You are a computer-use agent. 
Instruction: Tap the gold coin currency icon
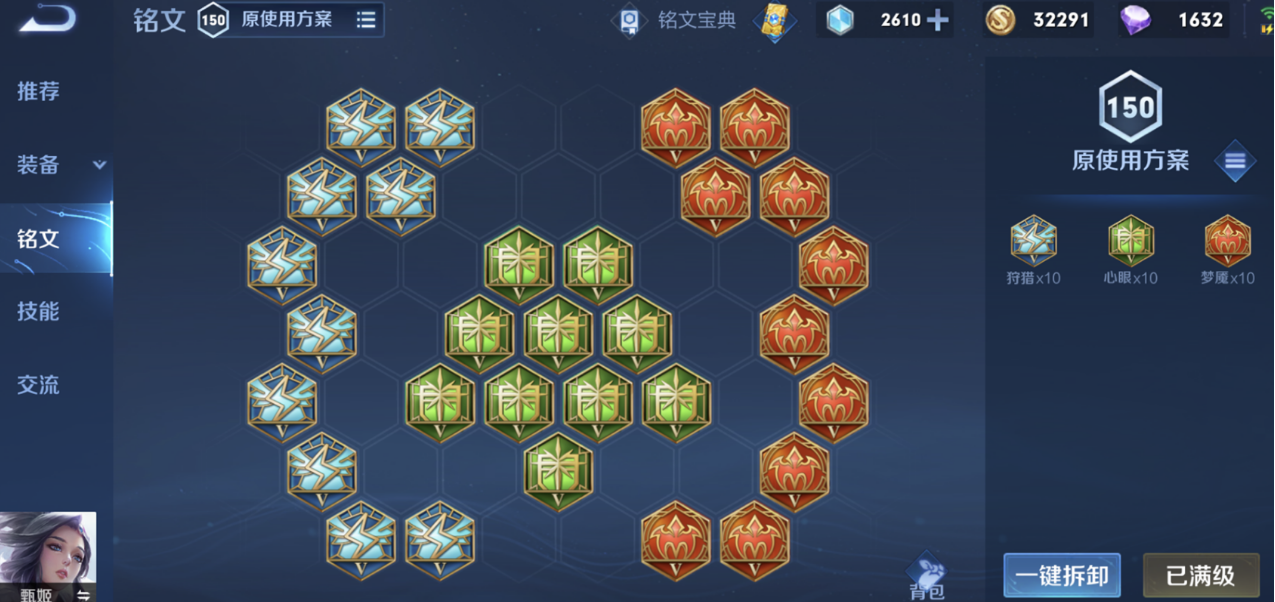coord(1001,20)
